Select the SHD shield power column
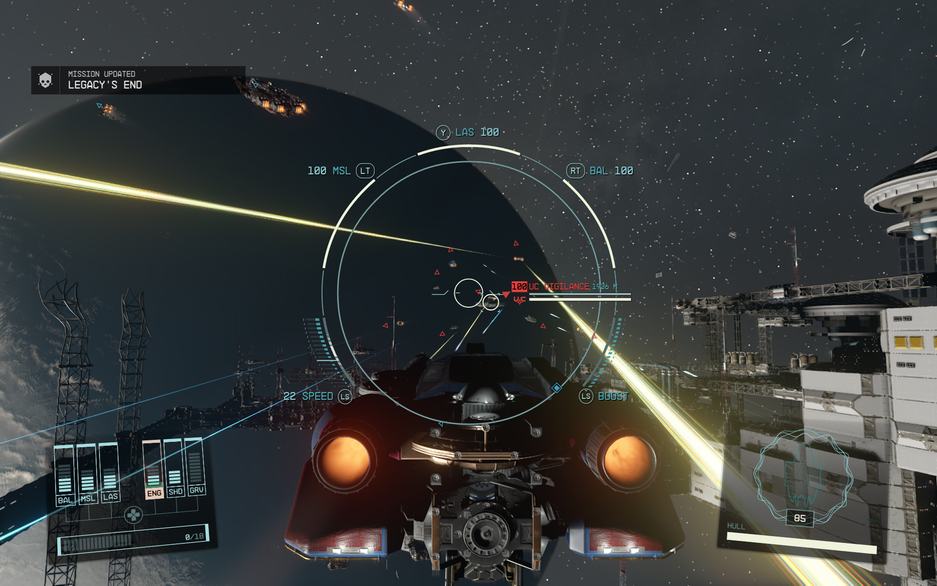The height and width of the screenshot is (586, 937). (174, 468)
